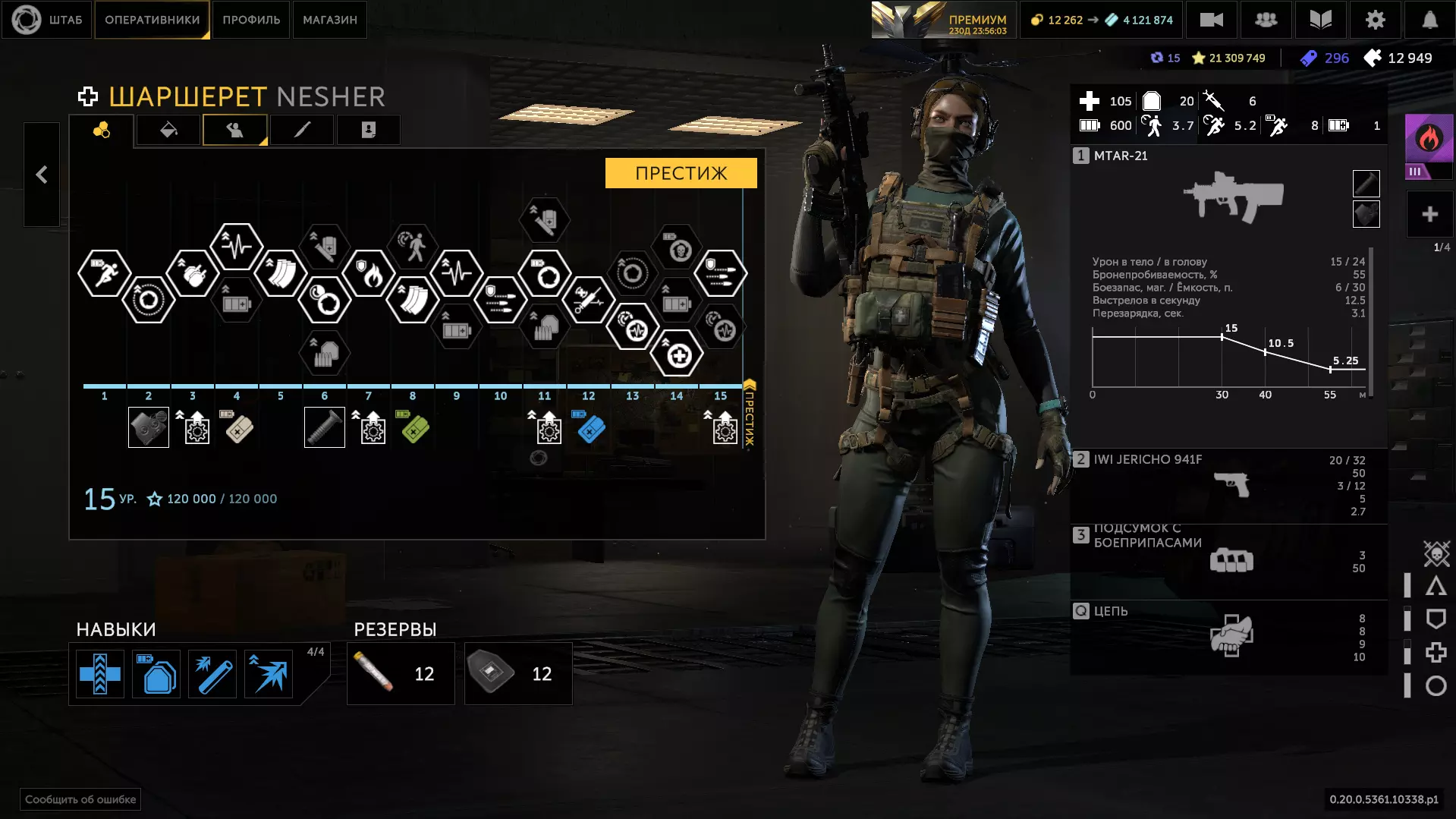Open the Штаб headquarters menu
This screenshot has width=1456, height=819.
tap(47, 20)
